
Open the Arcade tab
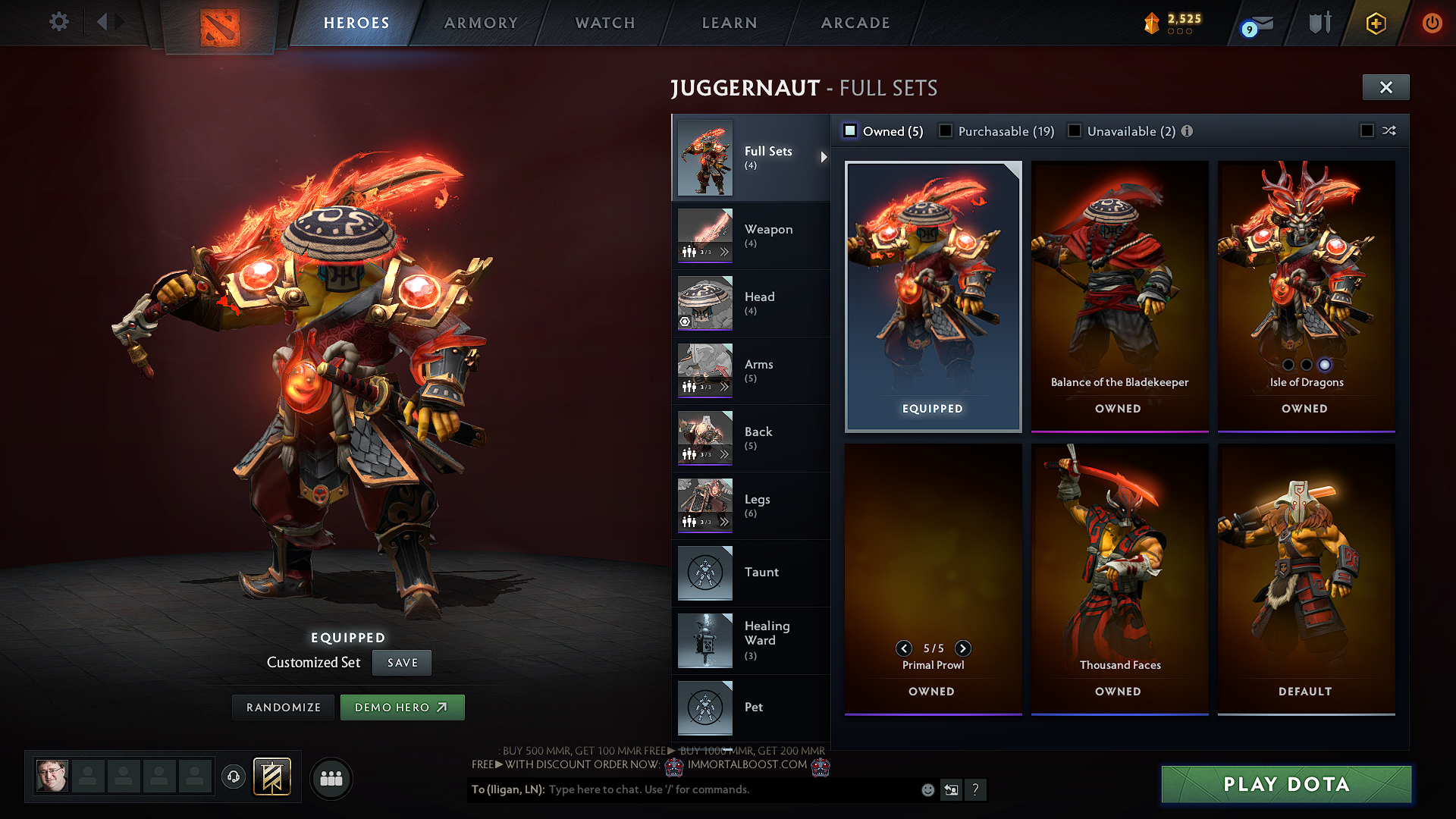click(x=855, y=23)
